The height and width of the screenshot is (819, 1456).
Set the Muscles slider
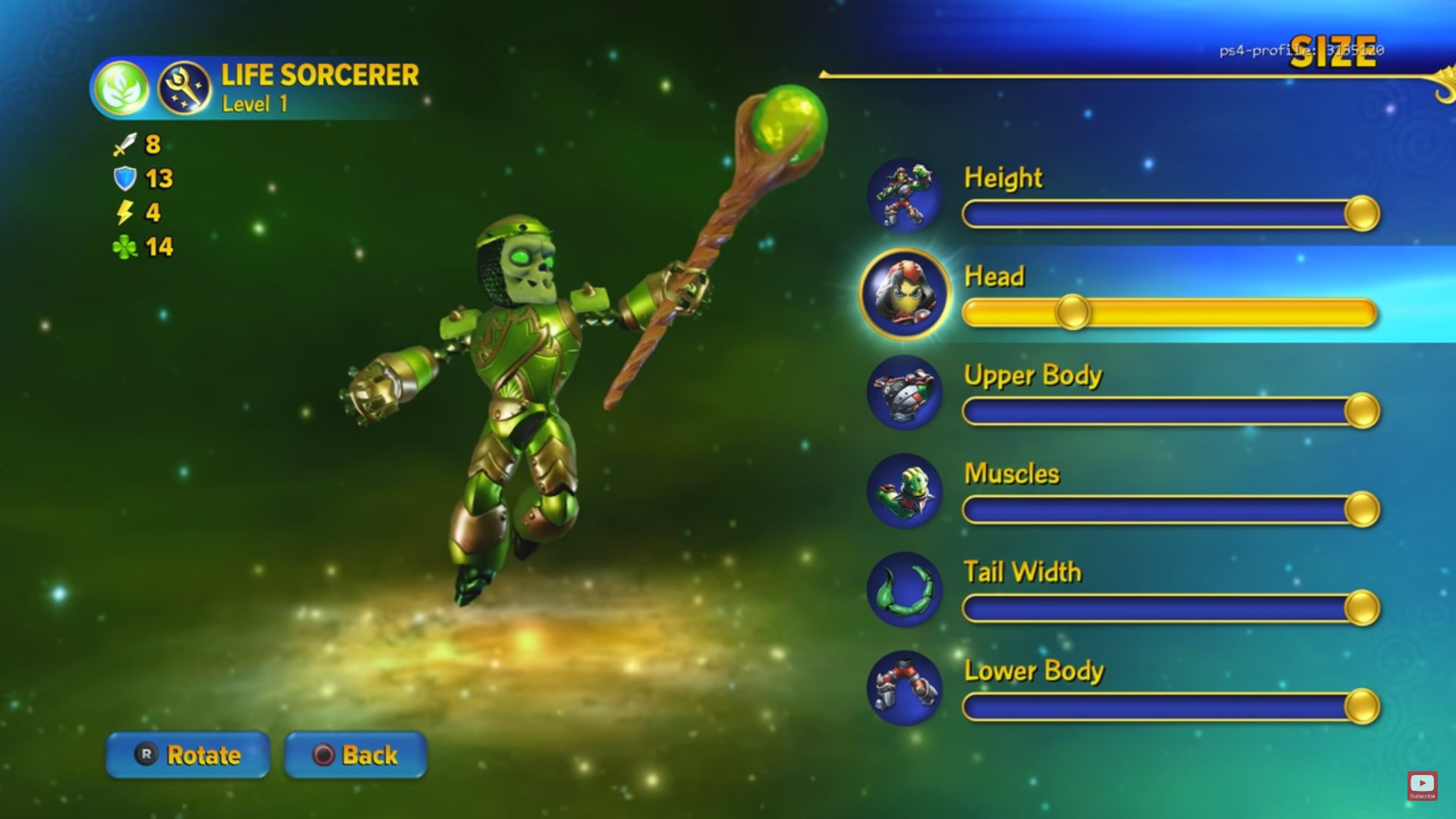(x=1169, y=510)
